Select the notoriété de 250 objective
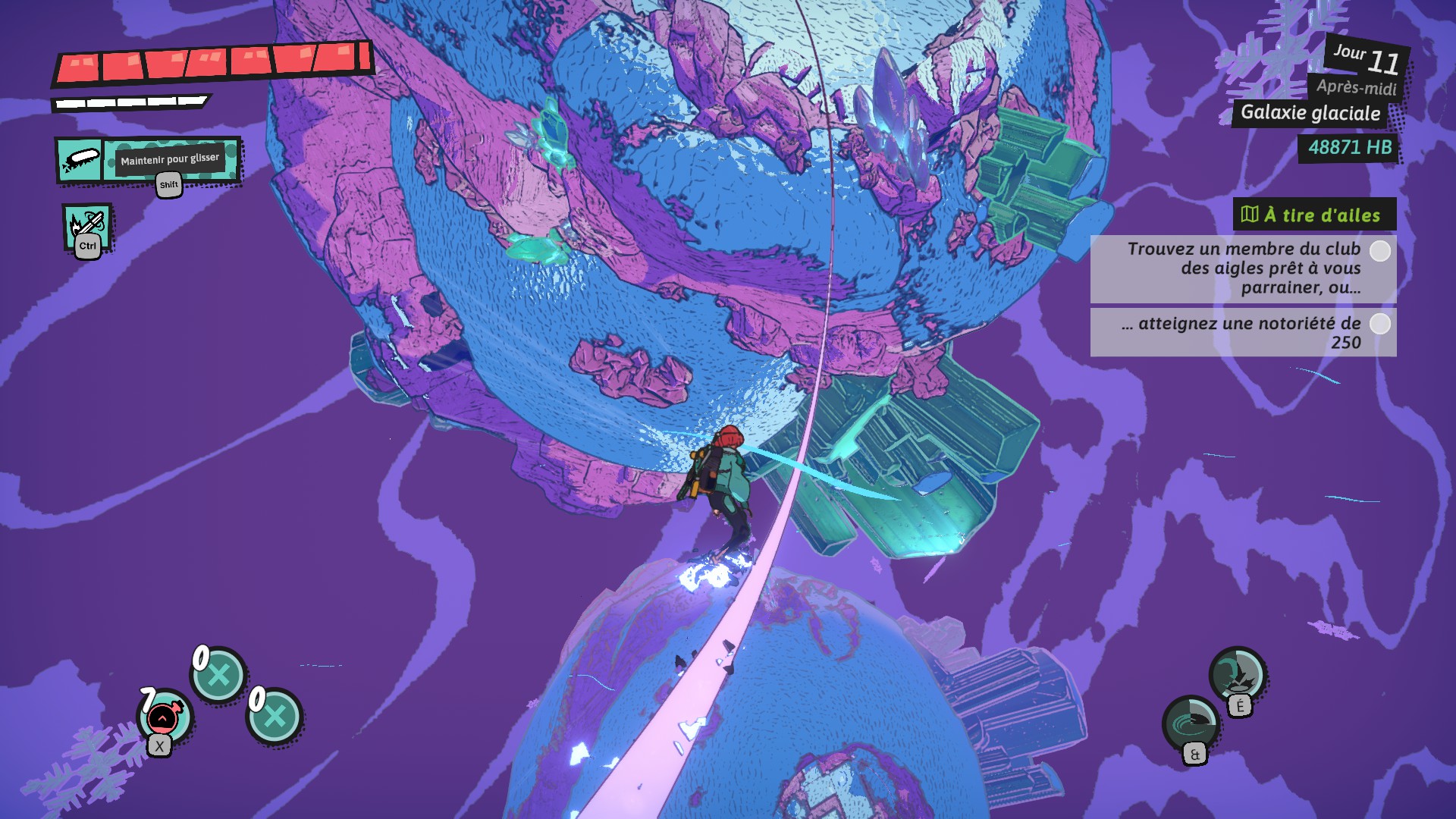1456x819 pixels. [1243, 332]
